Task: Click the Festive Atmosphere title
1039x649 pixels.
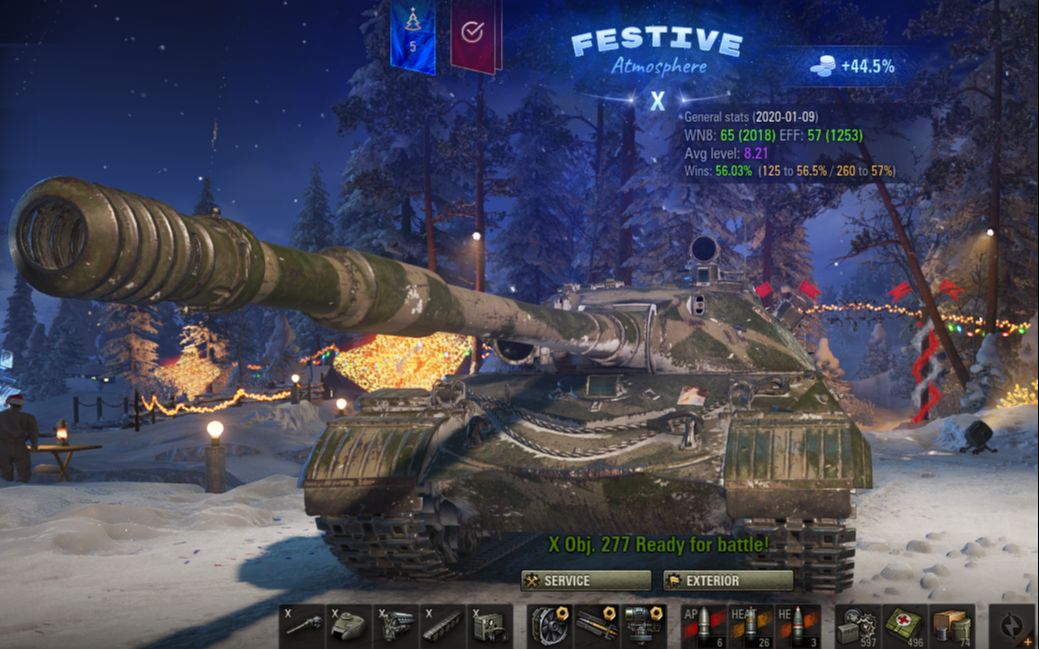Action: [656, 52]
